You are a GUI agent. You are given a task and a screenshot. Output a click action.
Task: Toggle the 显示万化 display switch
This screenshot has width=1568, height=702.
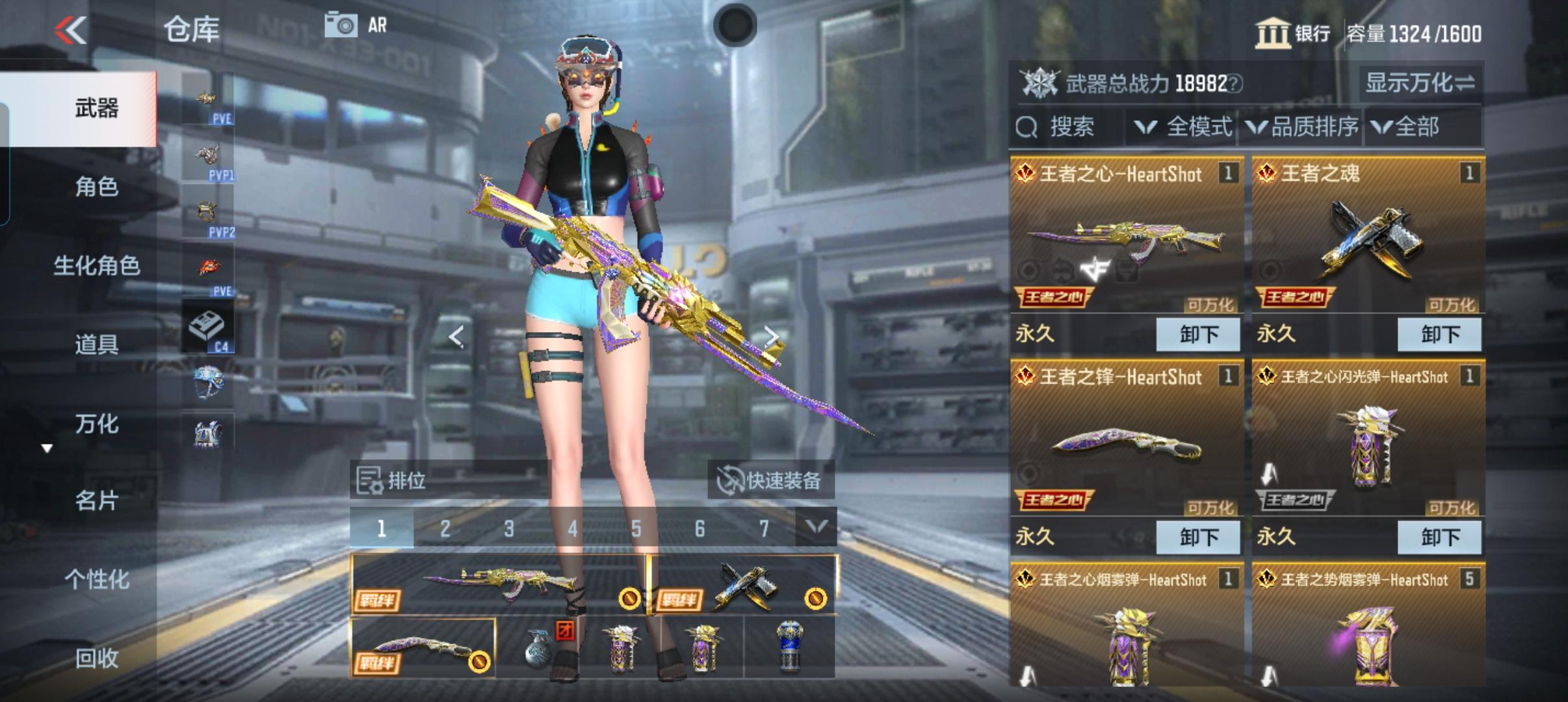[1420, 83]
